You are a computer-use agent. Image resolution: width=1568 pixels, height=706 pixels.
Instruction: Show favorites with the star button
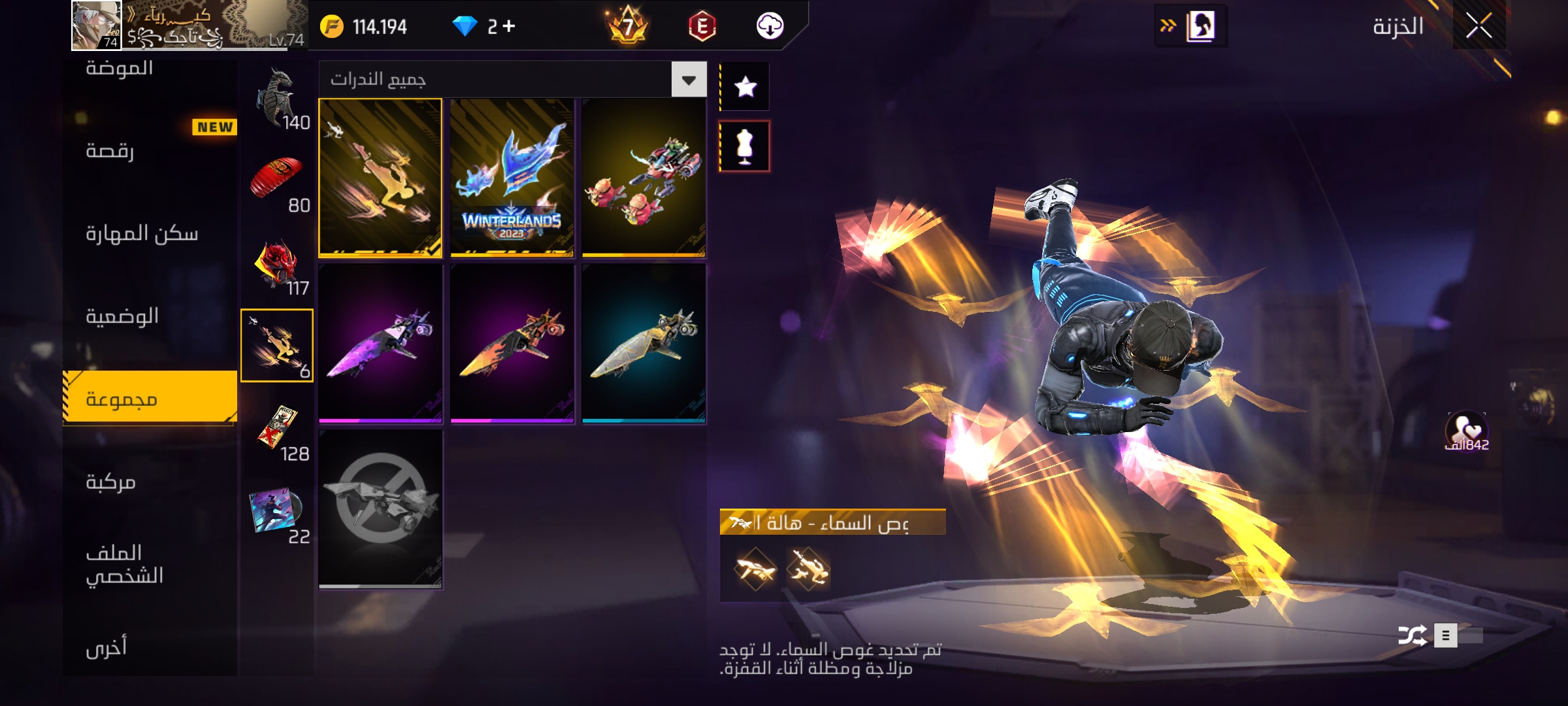tap(745, 86)
